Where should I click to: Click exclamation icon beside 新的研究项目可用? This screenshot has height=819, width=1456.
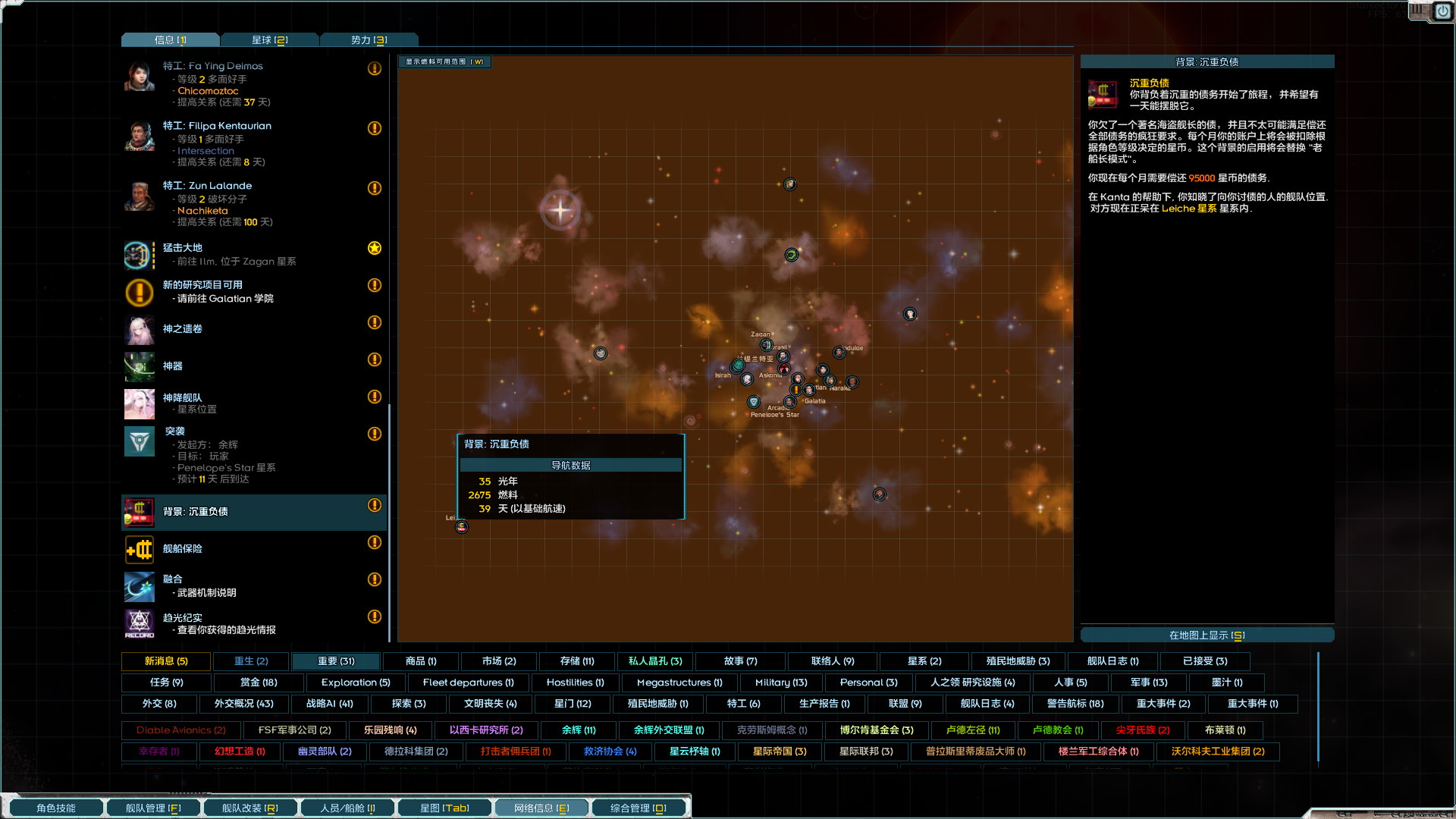click(x=374, y=286)
